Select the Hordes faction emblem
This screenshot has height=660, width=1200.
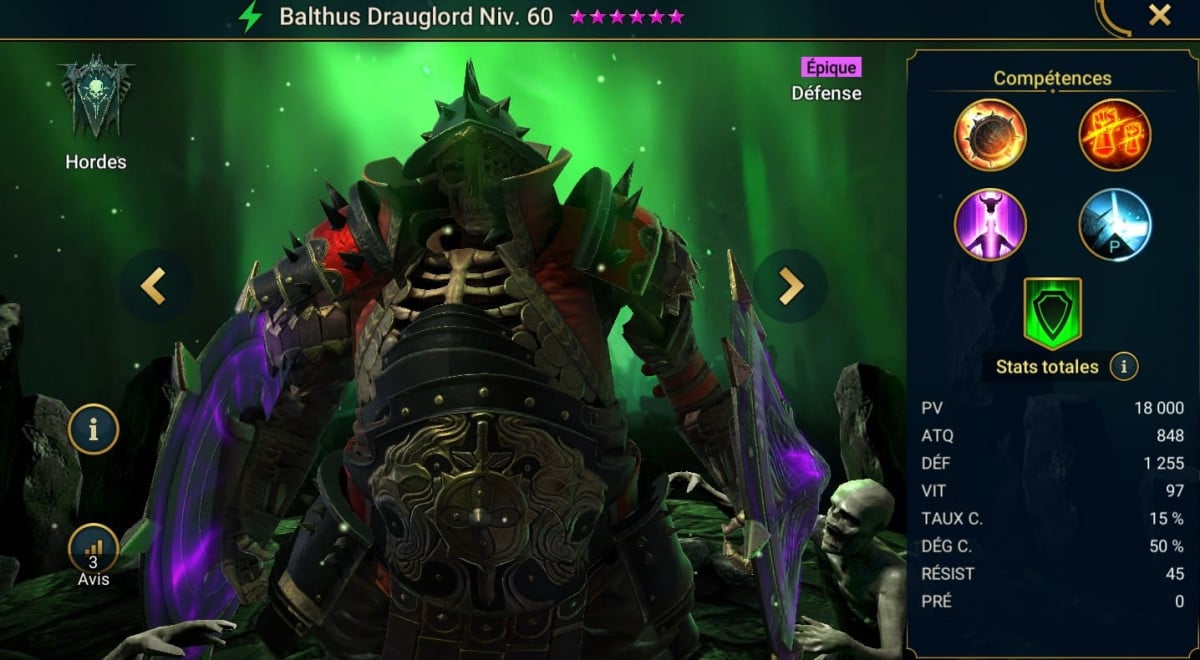pyautogui.click(x=96, y=100)
